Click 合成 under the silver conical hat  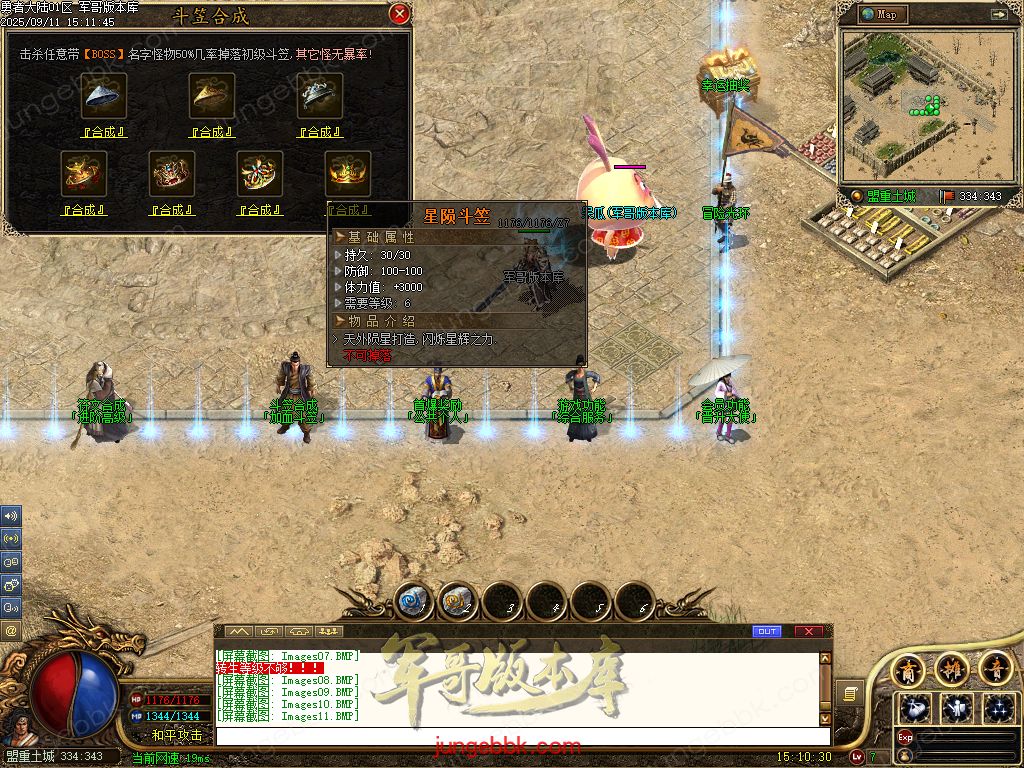(104, 132)
